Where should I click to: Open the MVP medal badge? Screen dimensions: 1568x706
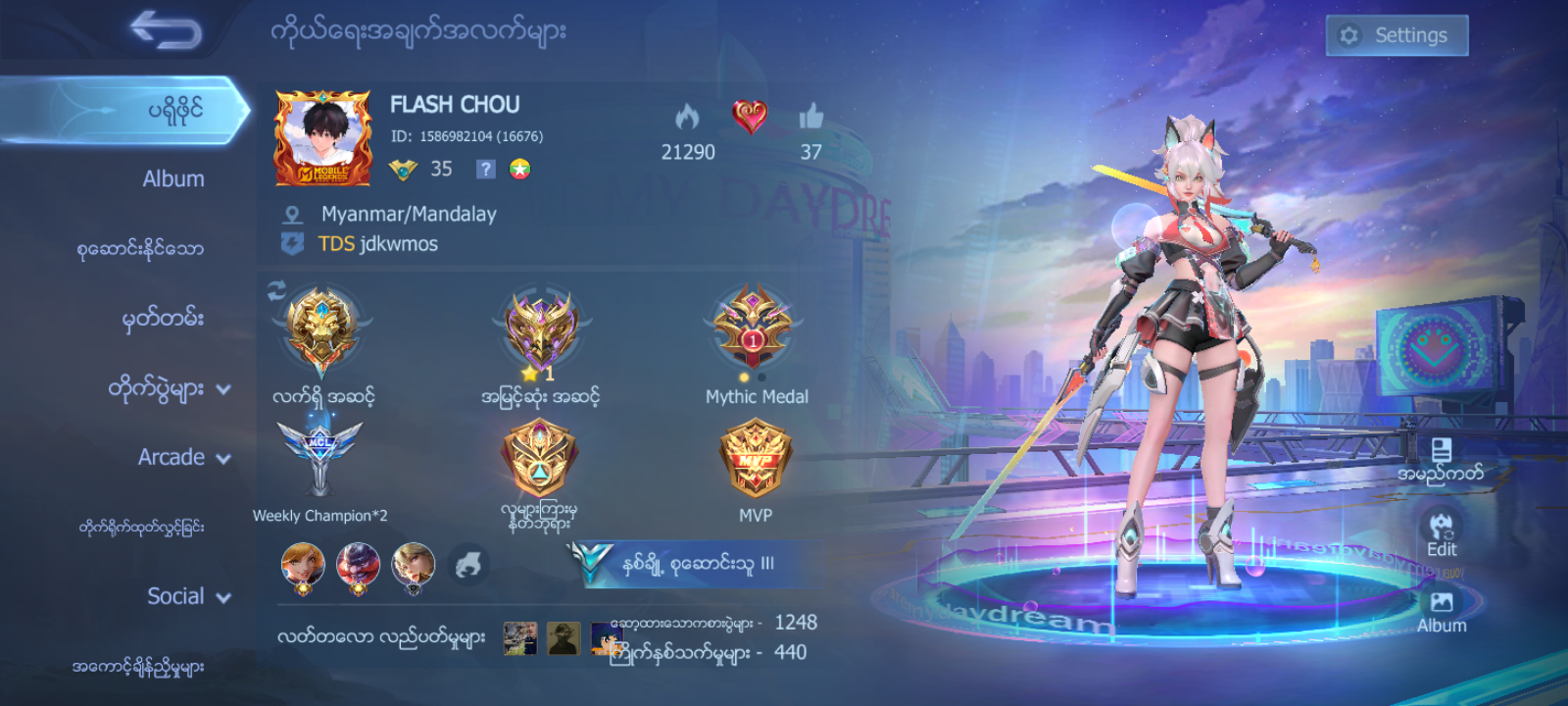pyautogui.click(x=756, y=459)
